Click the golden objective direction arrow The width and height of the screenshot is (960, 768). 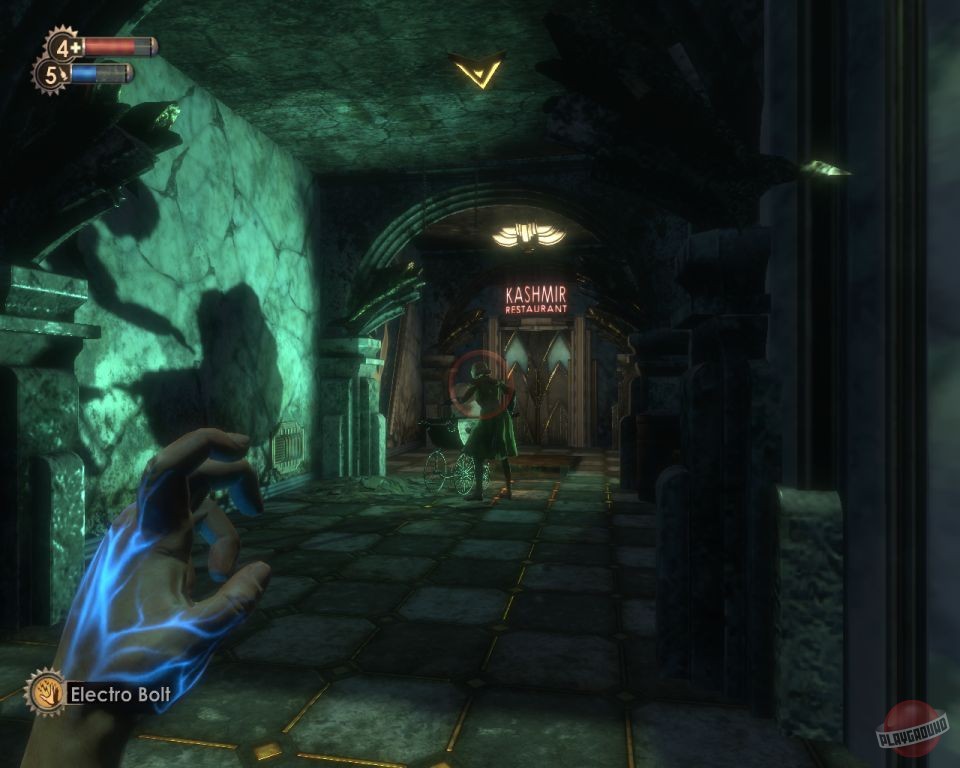pos(478,70)
